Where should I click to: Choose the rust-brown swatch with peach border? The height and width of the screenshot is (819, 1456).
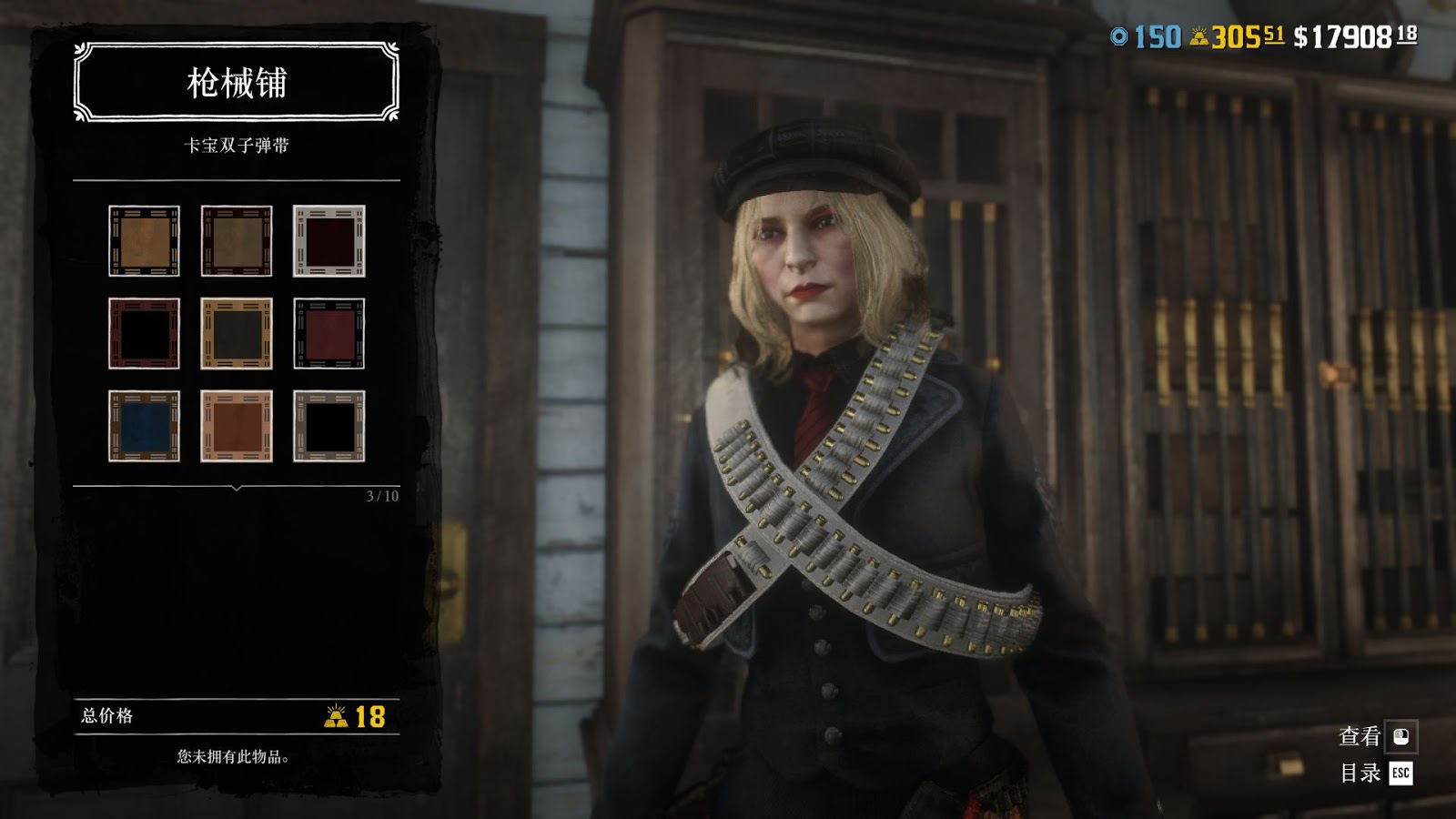(x=237, y=426)
